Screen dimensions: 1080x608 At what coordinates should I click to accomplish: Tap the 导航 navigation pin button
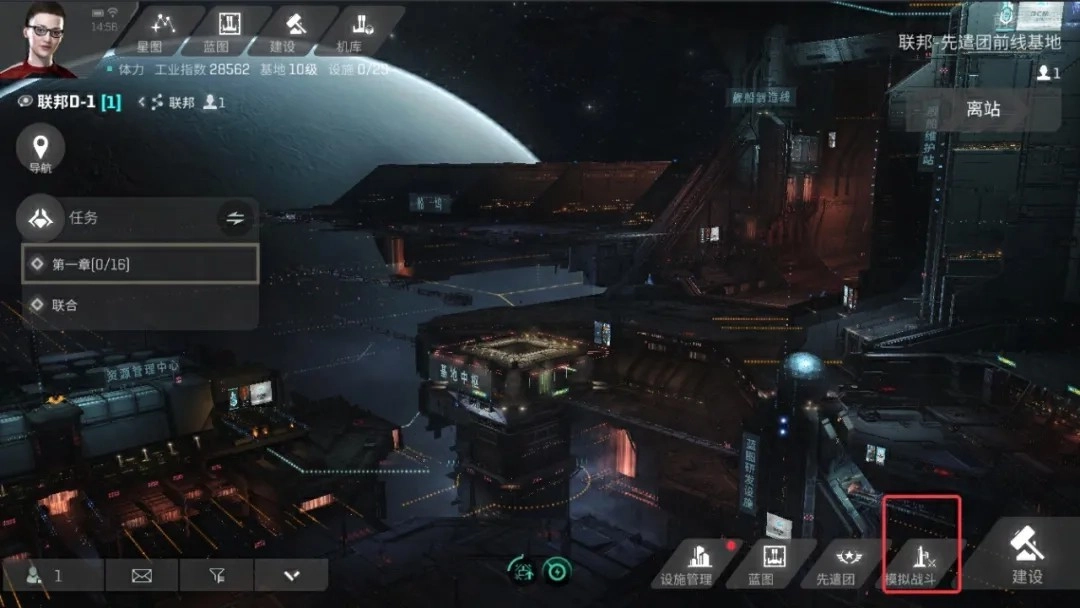(x=41, y=152)
